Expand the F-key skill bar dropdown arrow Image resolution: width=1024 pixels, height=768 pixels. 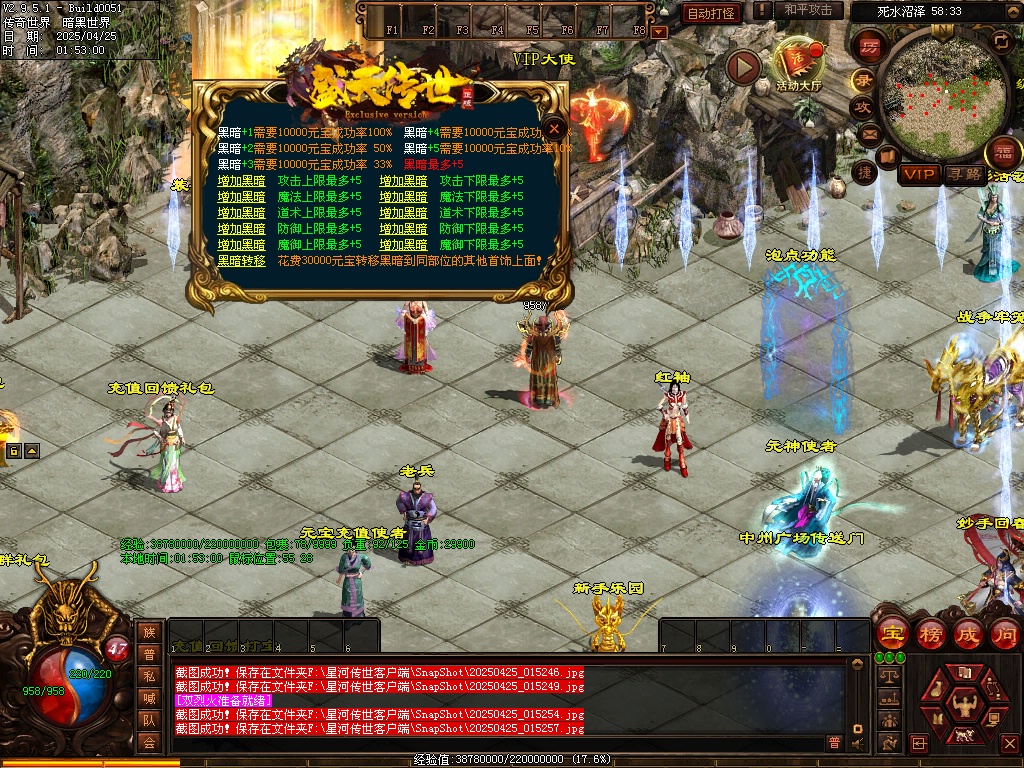pyautogui.click(x=658, y=32)
